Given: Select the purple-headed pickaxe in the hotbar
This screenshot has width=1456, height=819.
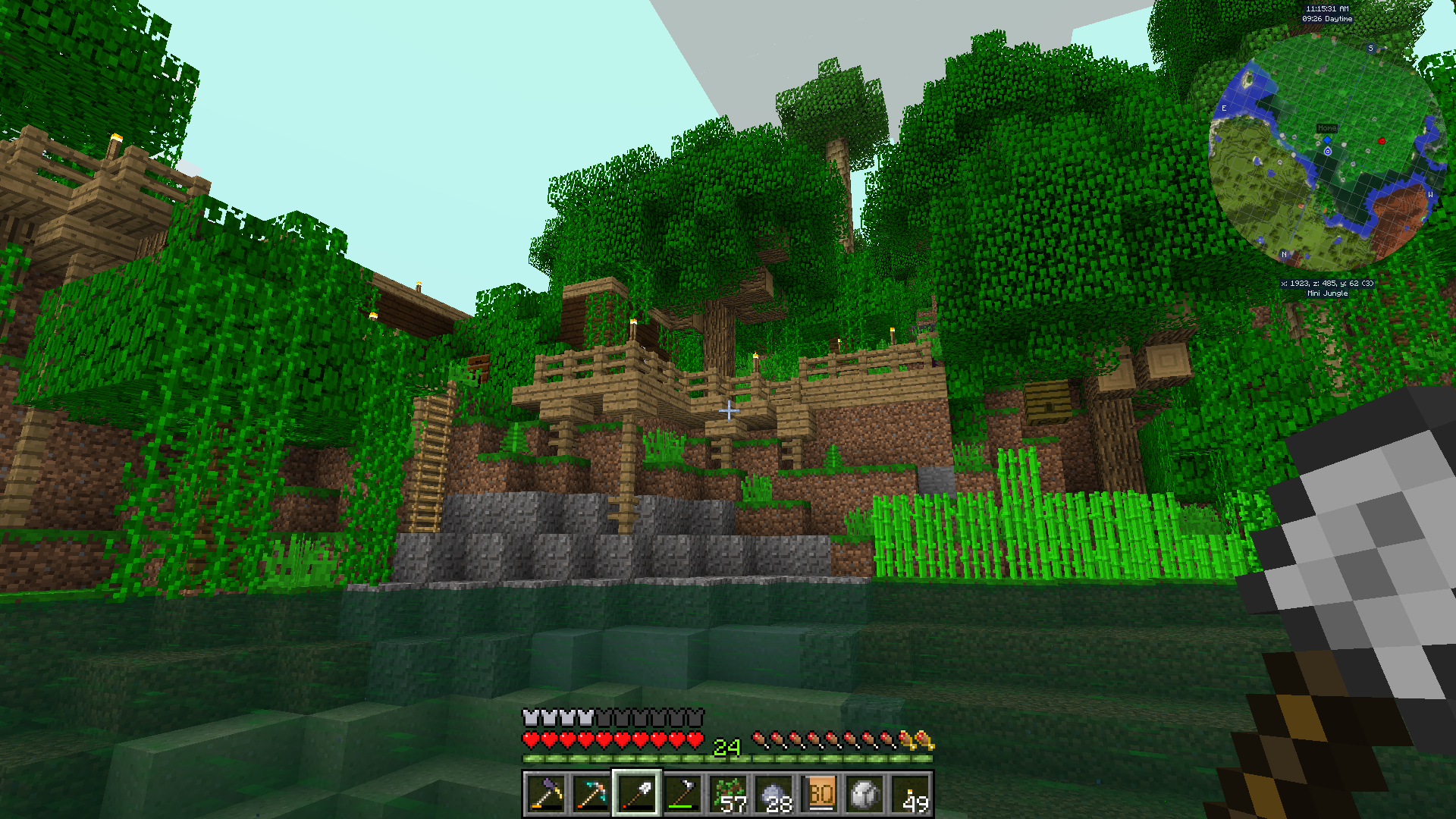Looking at the screenshot, I should 546,794.
